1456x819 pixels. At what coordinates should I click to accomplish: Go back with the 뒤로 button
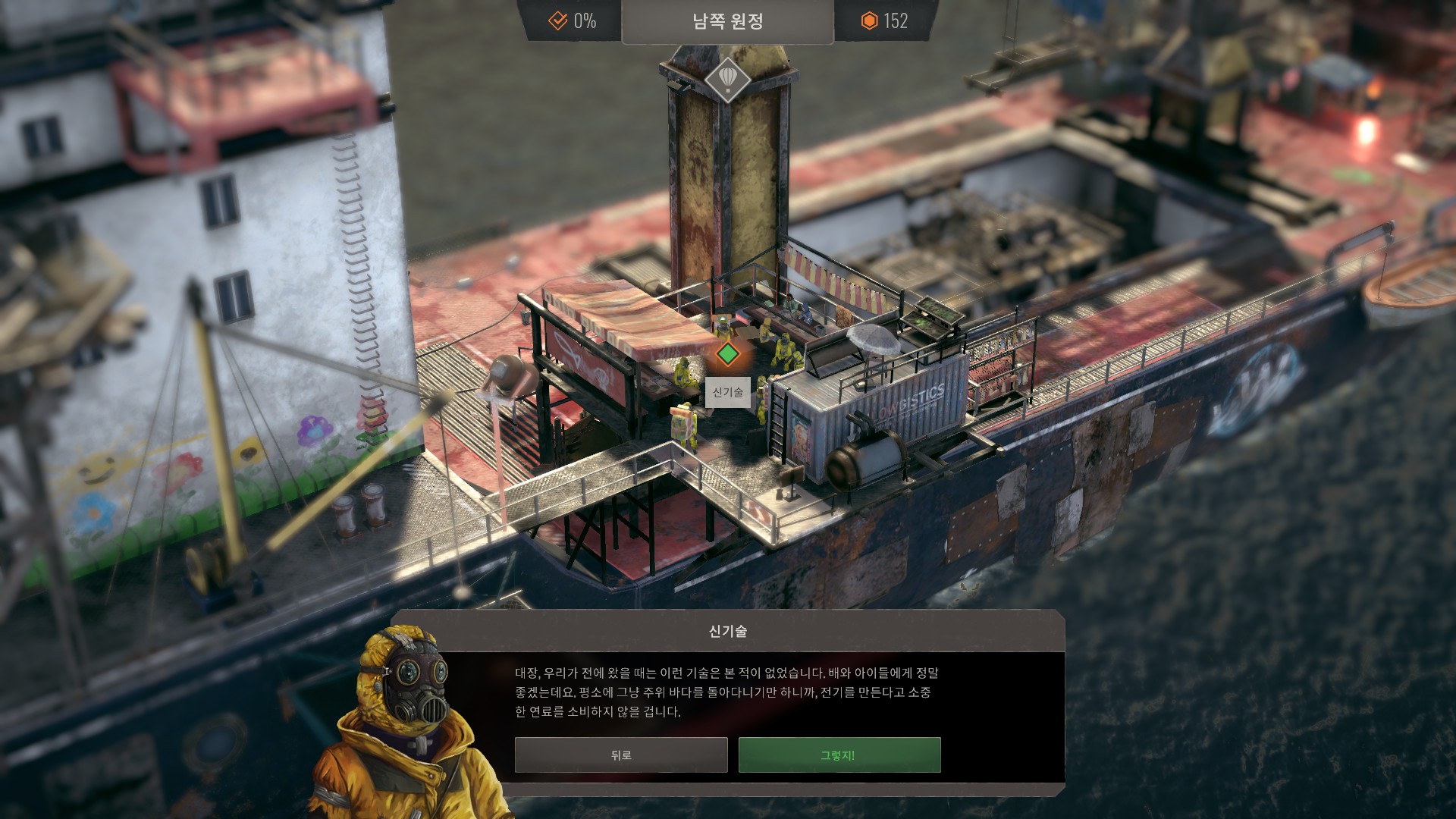(x=620, y=755)
